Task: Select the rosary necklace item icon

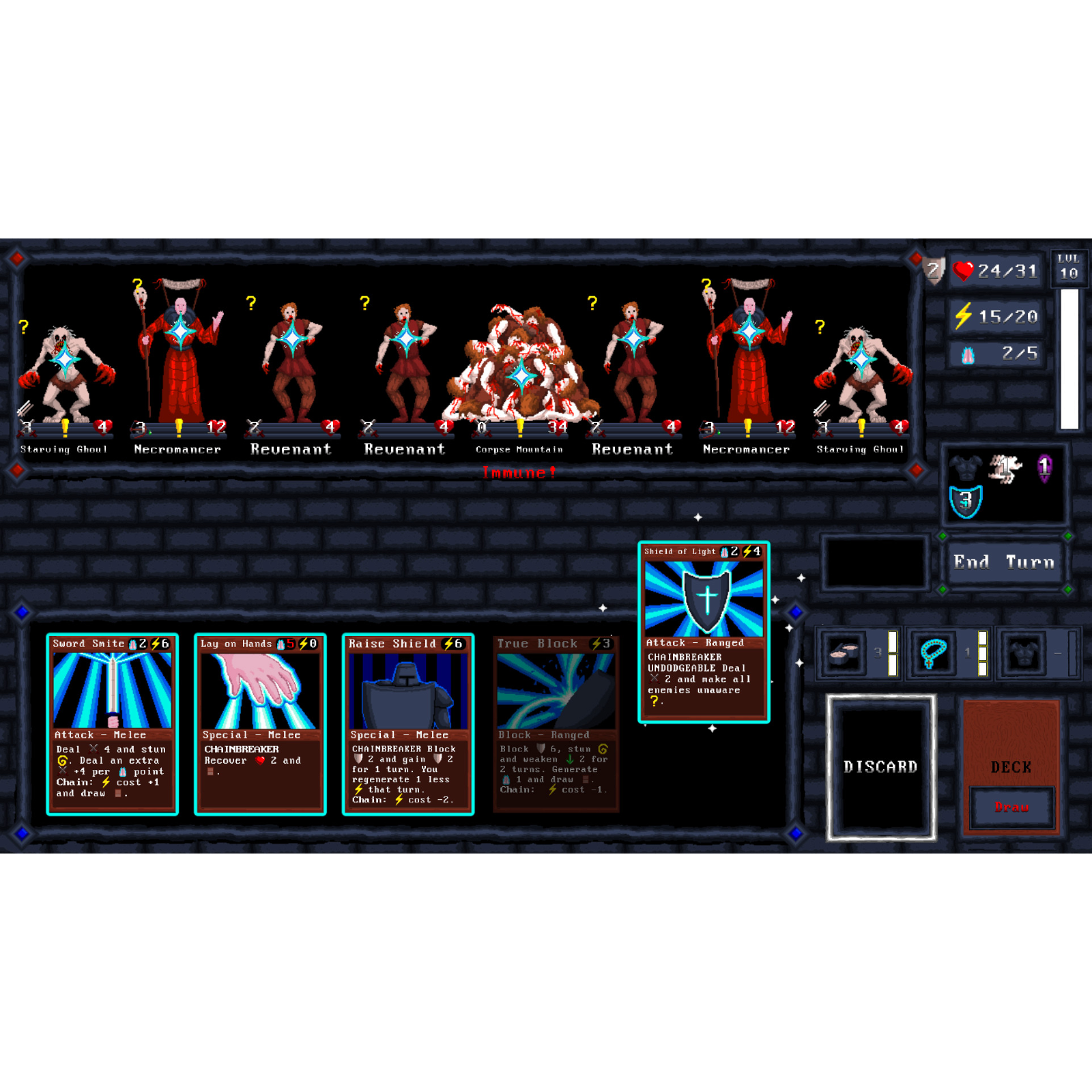Action: pyautogui.click(x=934, y=652)
